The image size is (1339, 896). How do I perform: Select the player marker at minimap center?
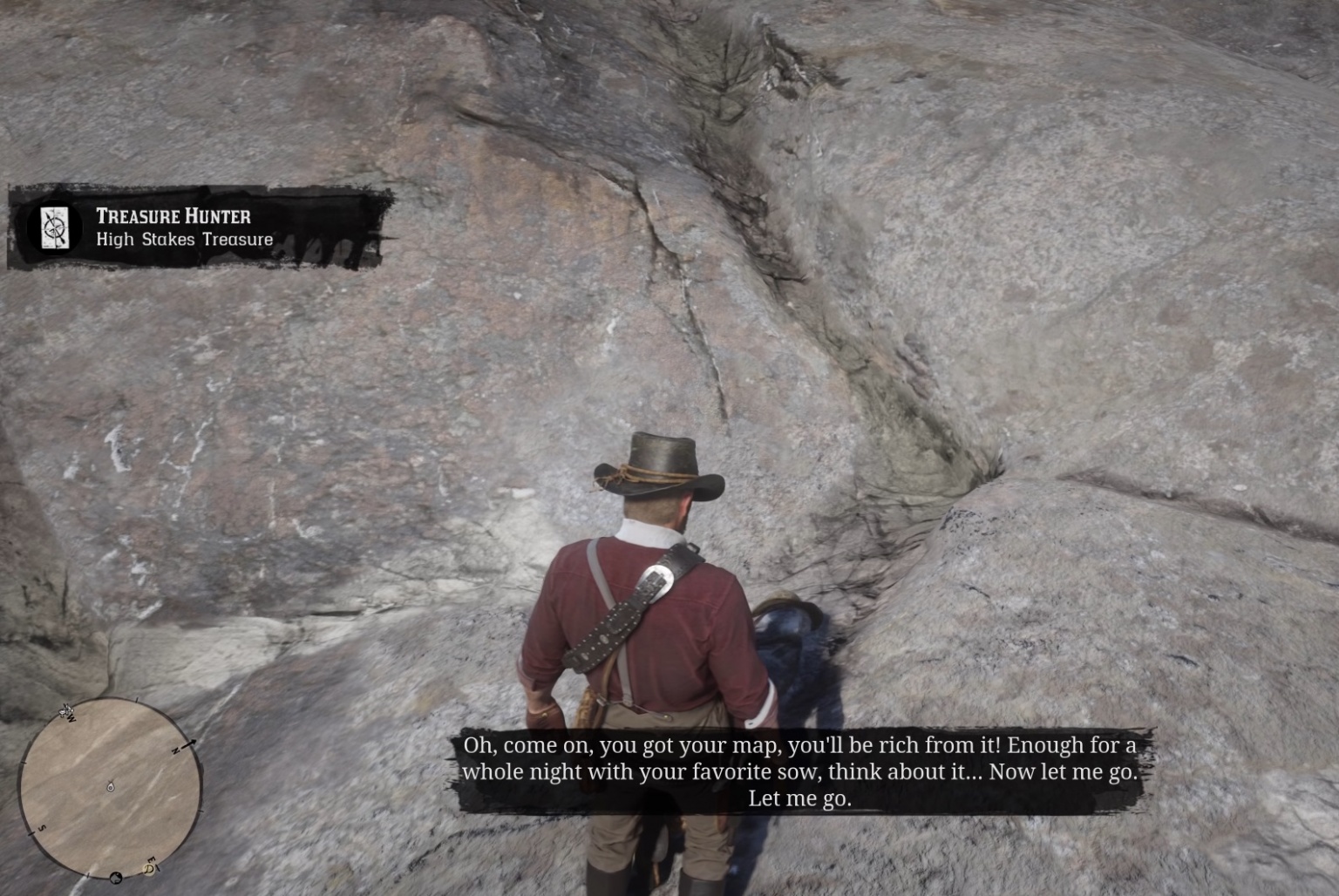pos(110,787)
